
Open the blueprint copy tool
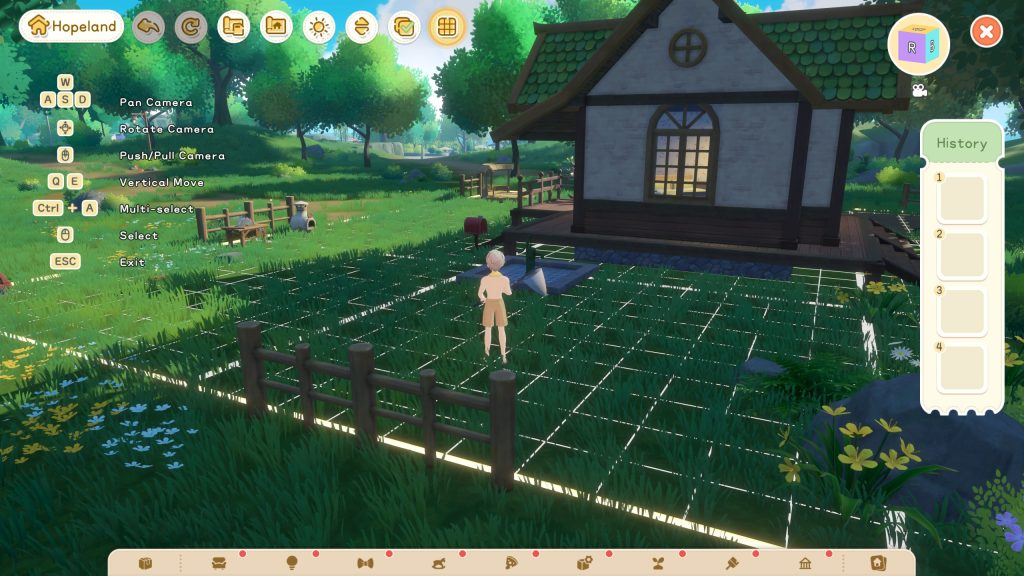pyautogui.click(x=233, y=26)
